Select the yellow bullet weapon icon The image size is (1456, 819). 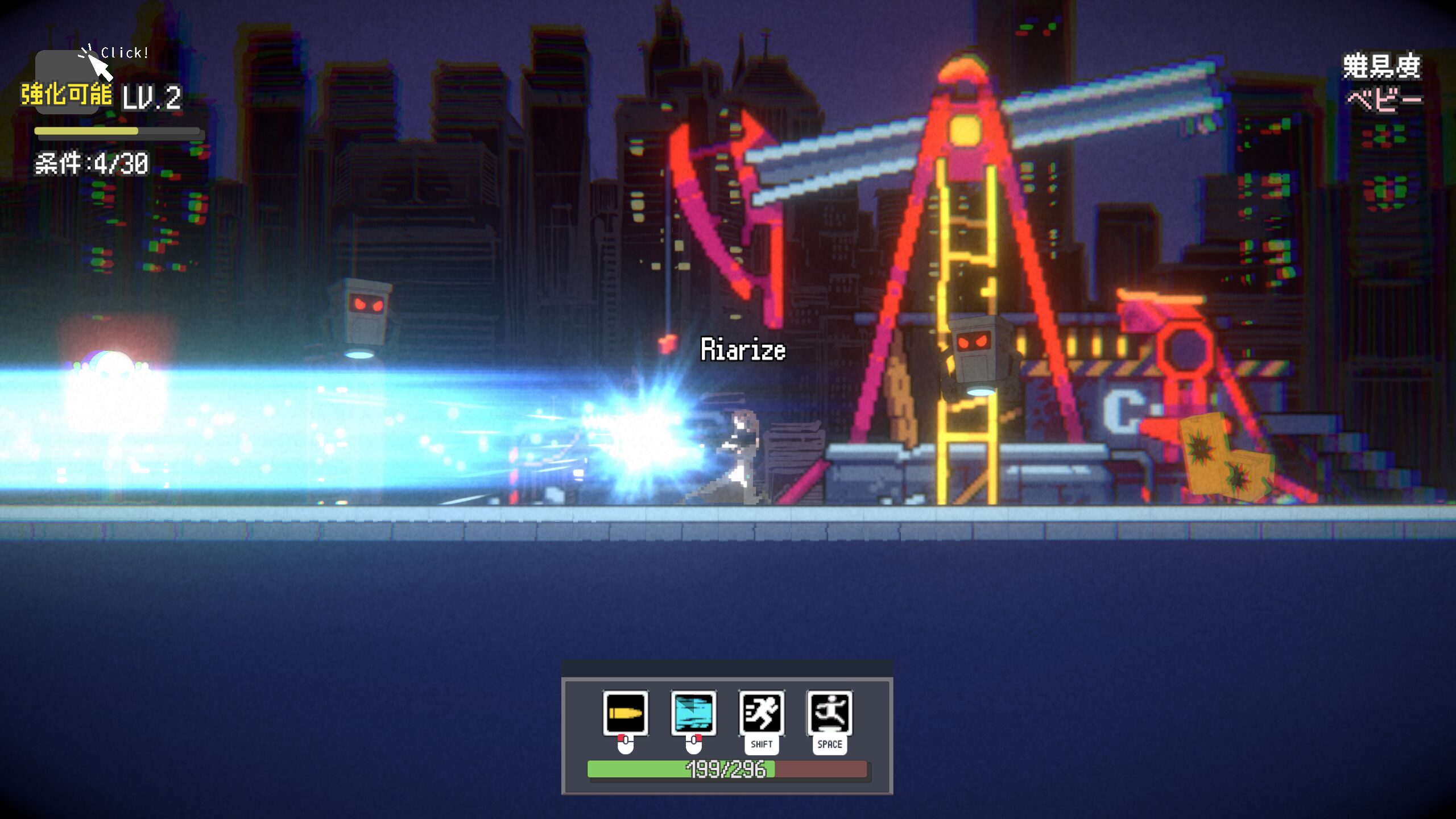[625, 713]
